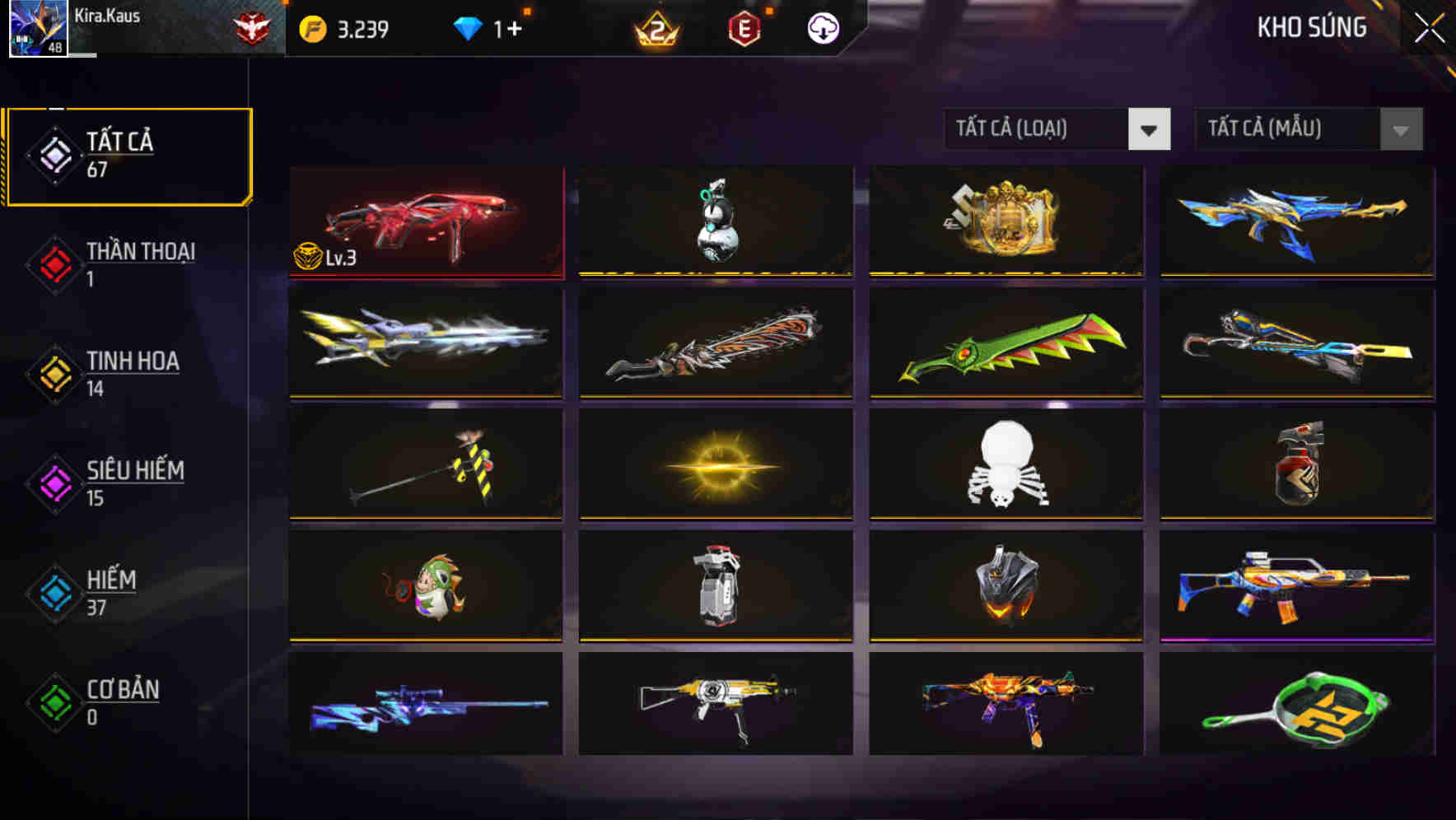Open the KHO SÚNG title header
Image resolution: width=1456 pixels, height=820 pixels.
(1311, 27)
